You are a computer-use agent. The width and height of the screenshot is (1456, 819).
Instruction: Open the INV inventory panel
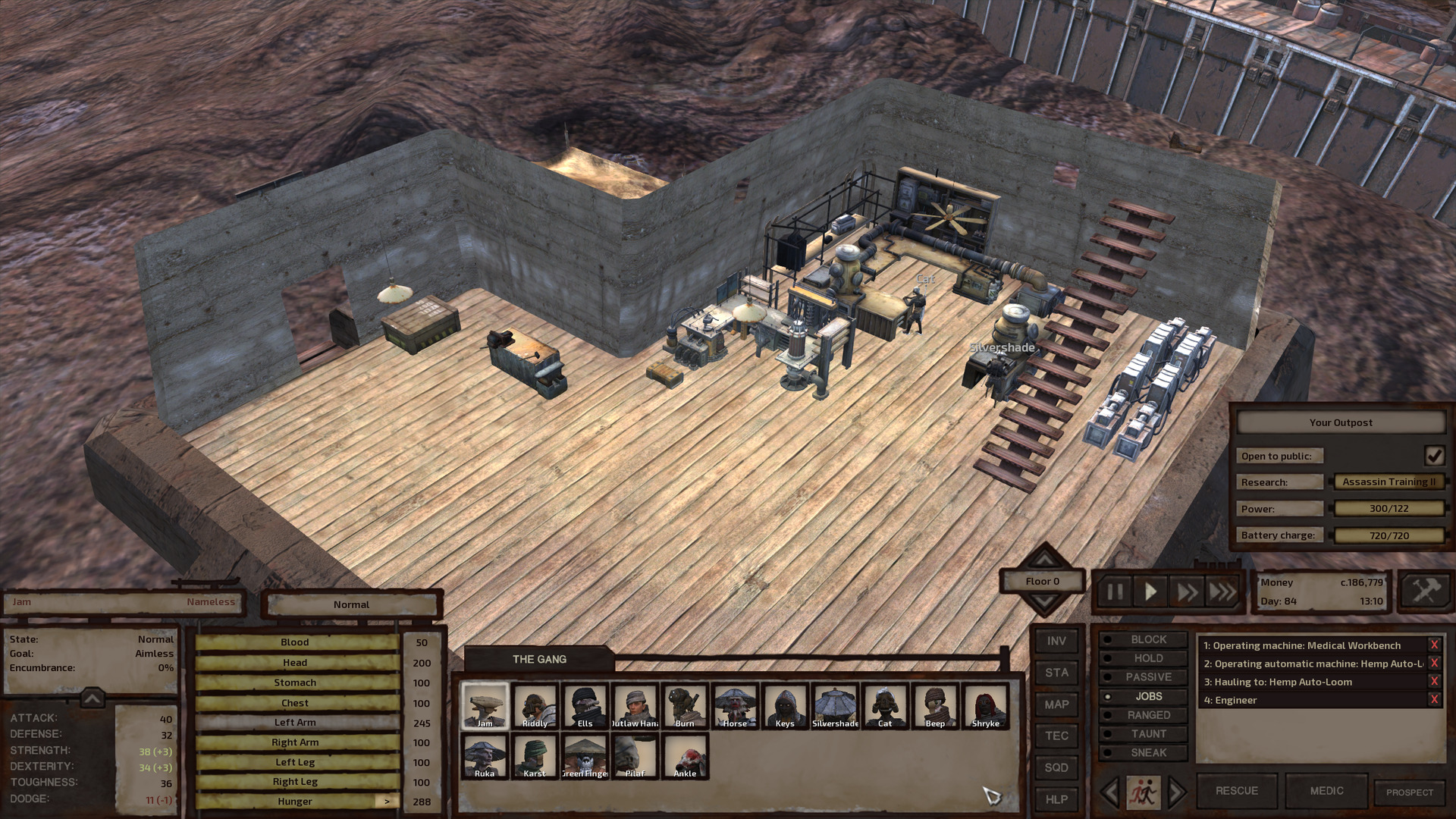(1056, 641)
